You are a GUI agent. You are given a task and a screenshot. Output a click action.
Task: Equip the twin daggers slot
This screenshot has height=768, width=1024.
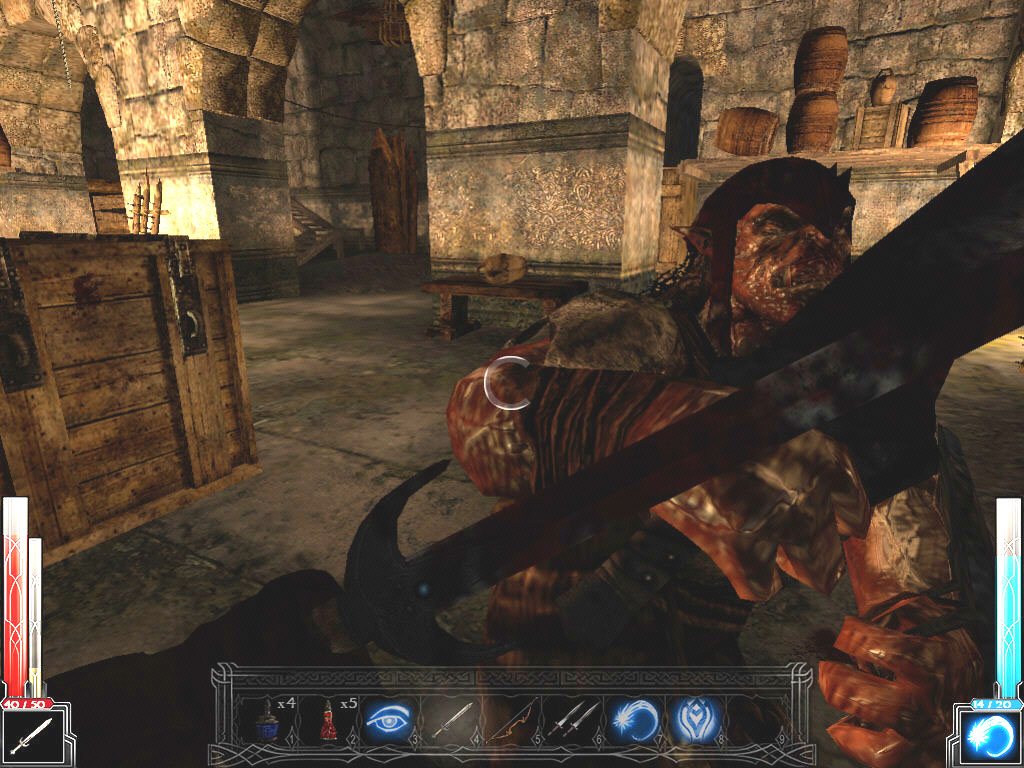point(575,720)
